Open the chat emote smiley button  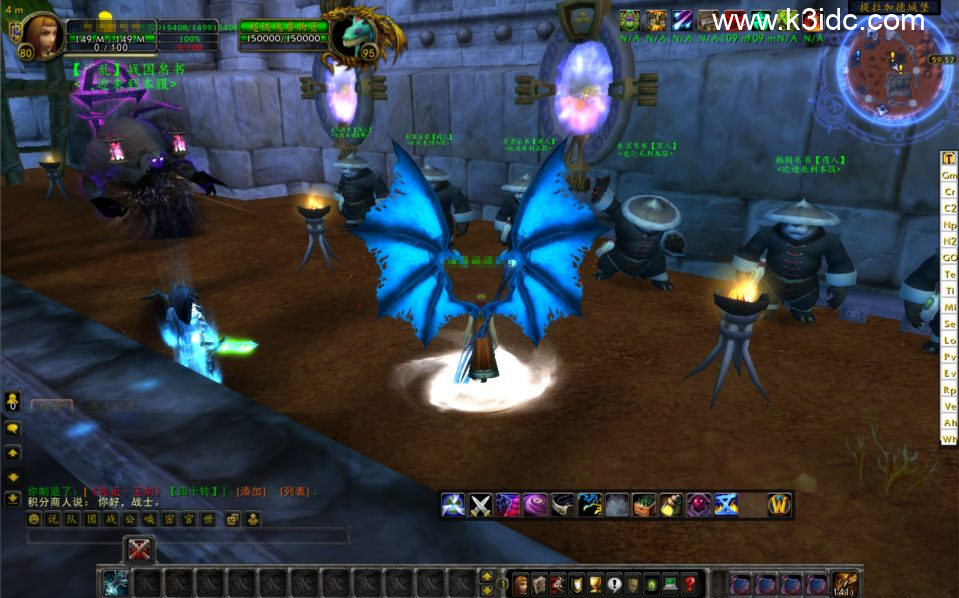[x=34, y=519]
